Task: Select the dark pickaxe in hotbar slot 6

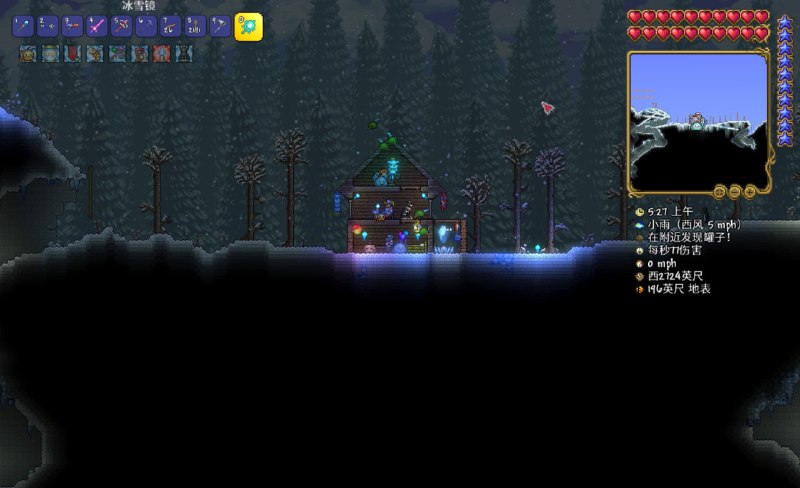Action: pyautogui.click(x=145, y=27)
